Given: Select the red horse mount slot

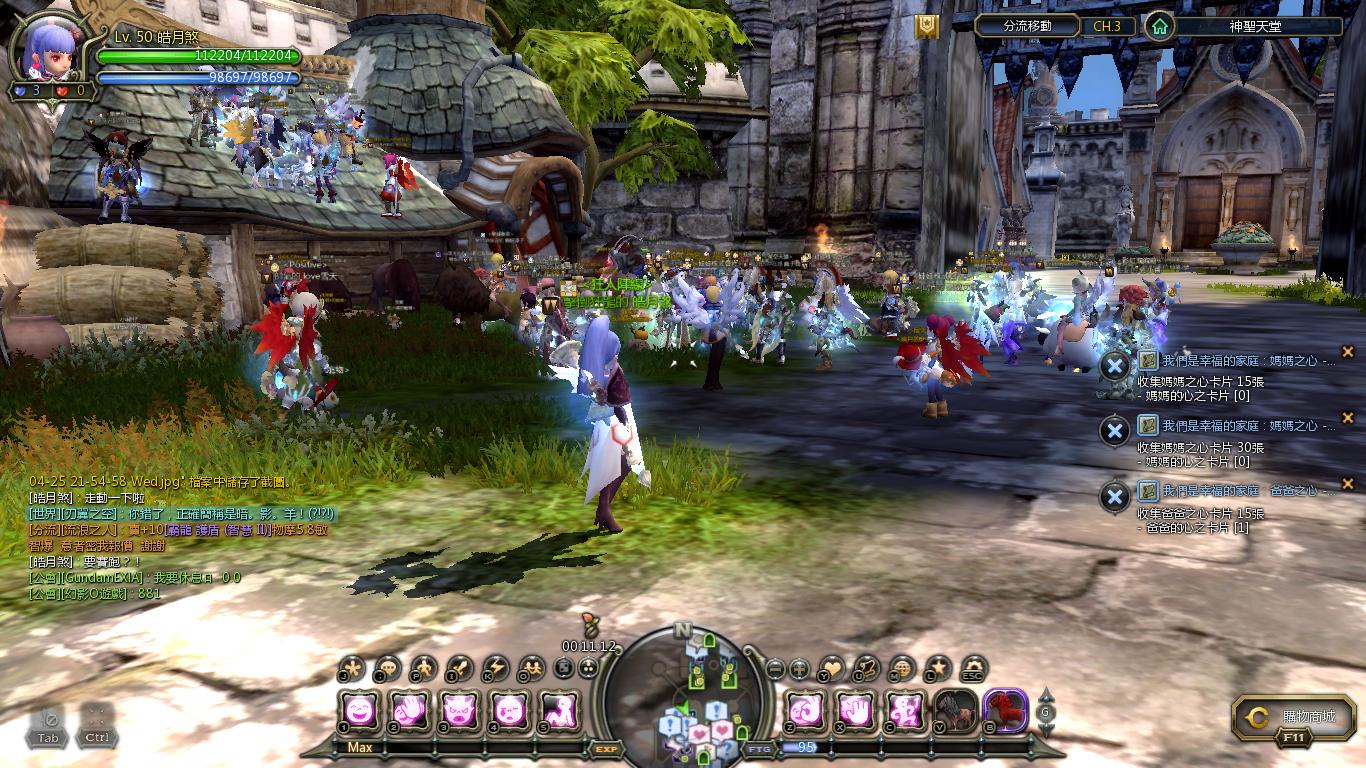Looking at the screenshot, I should (1004, 710).
